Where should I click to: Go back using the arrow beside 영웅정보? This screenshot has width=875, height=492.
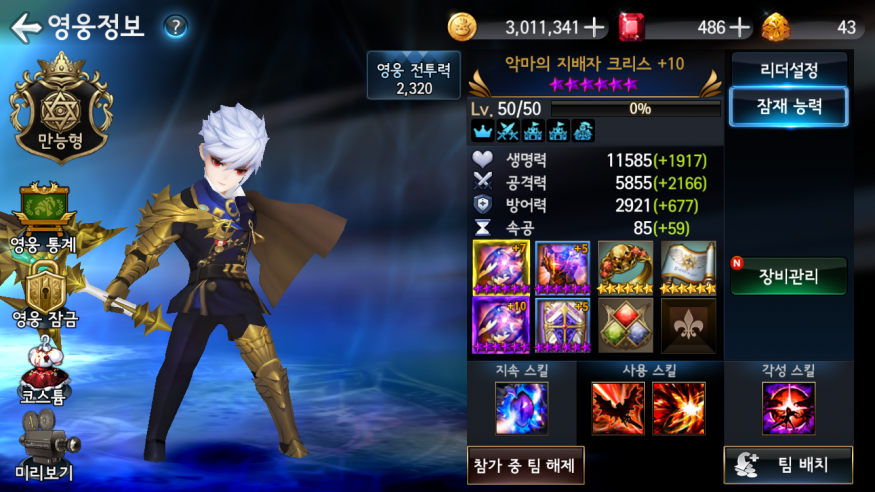[x=25, y=28]
